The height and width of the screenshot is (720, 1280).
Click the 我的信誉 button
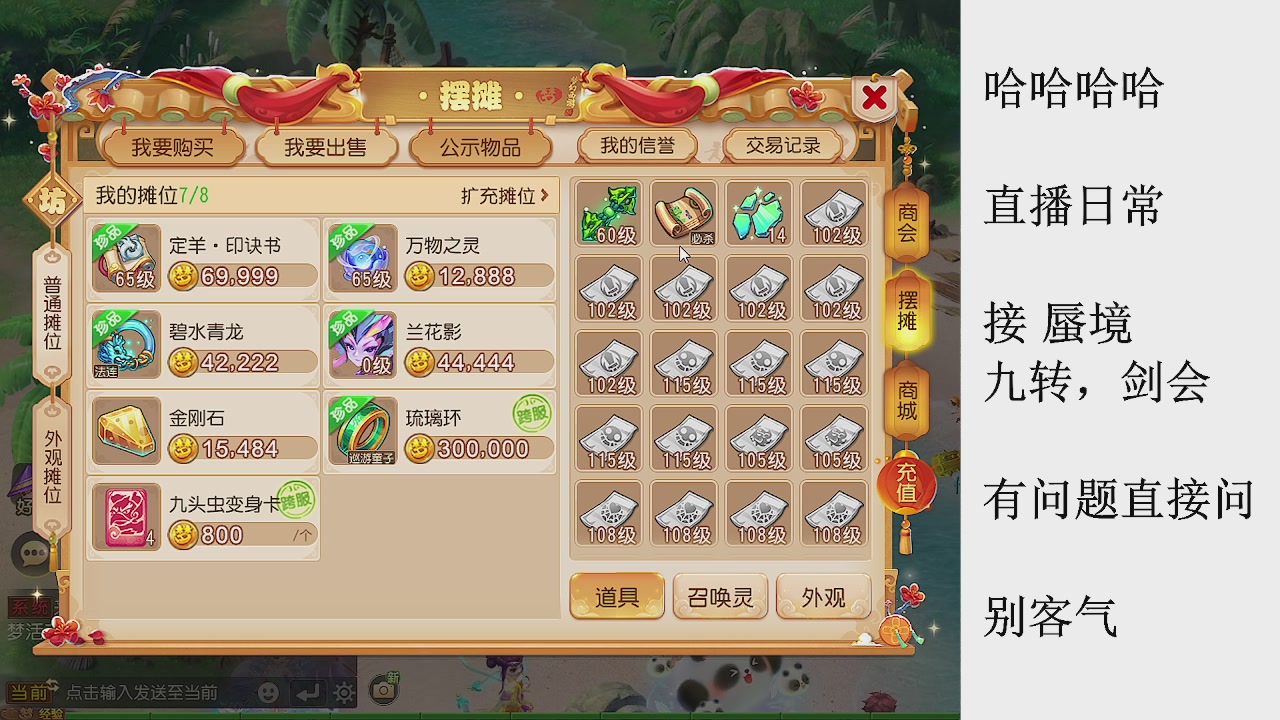[637, 145]
